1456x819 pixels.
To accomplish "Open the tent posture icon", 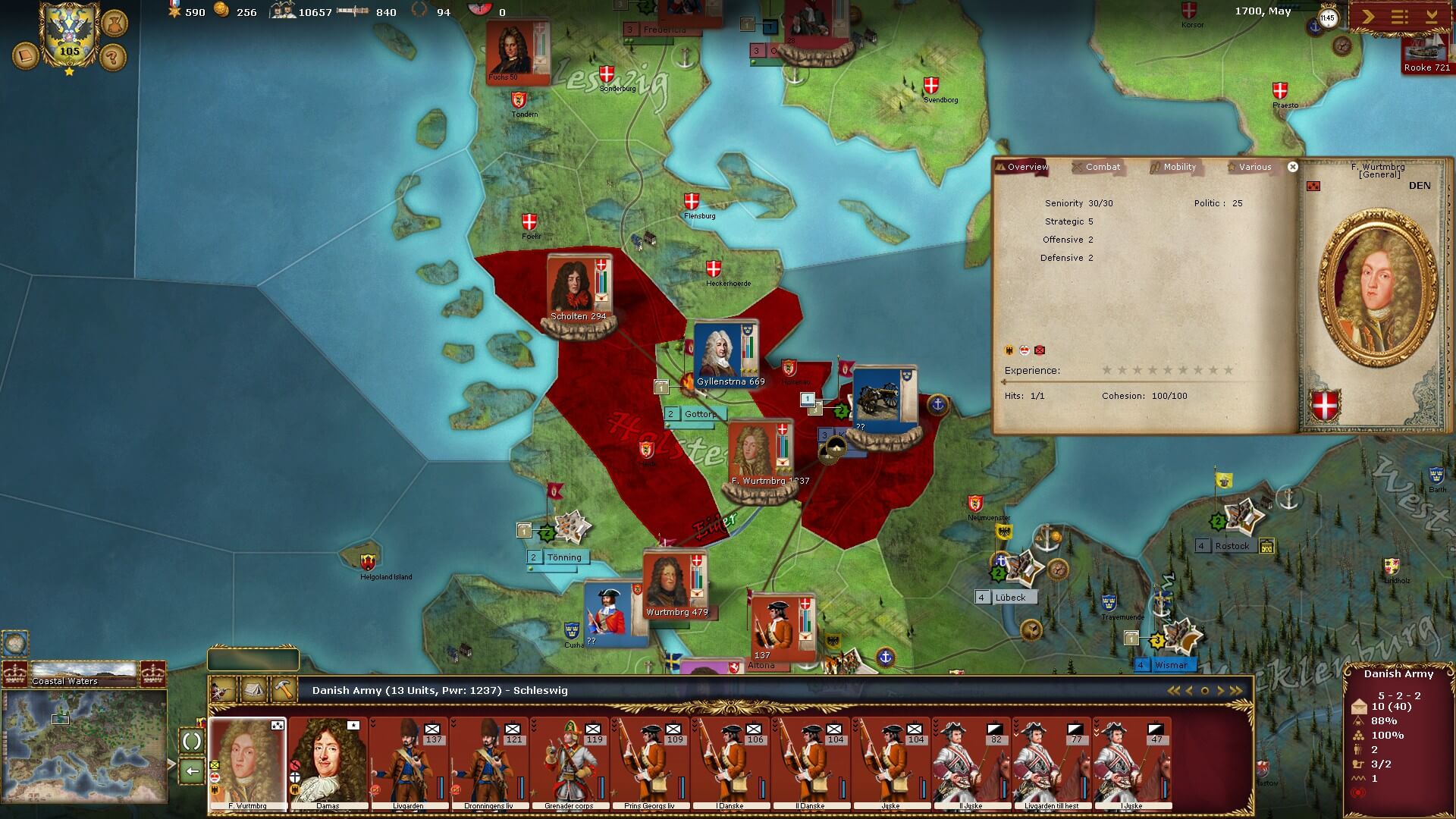I will pyautogui.click(x=253, y=690).
